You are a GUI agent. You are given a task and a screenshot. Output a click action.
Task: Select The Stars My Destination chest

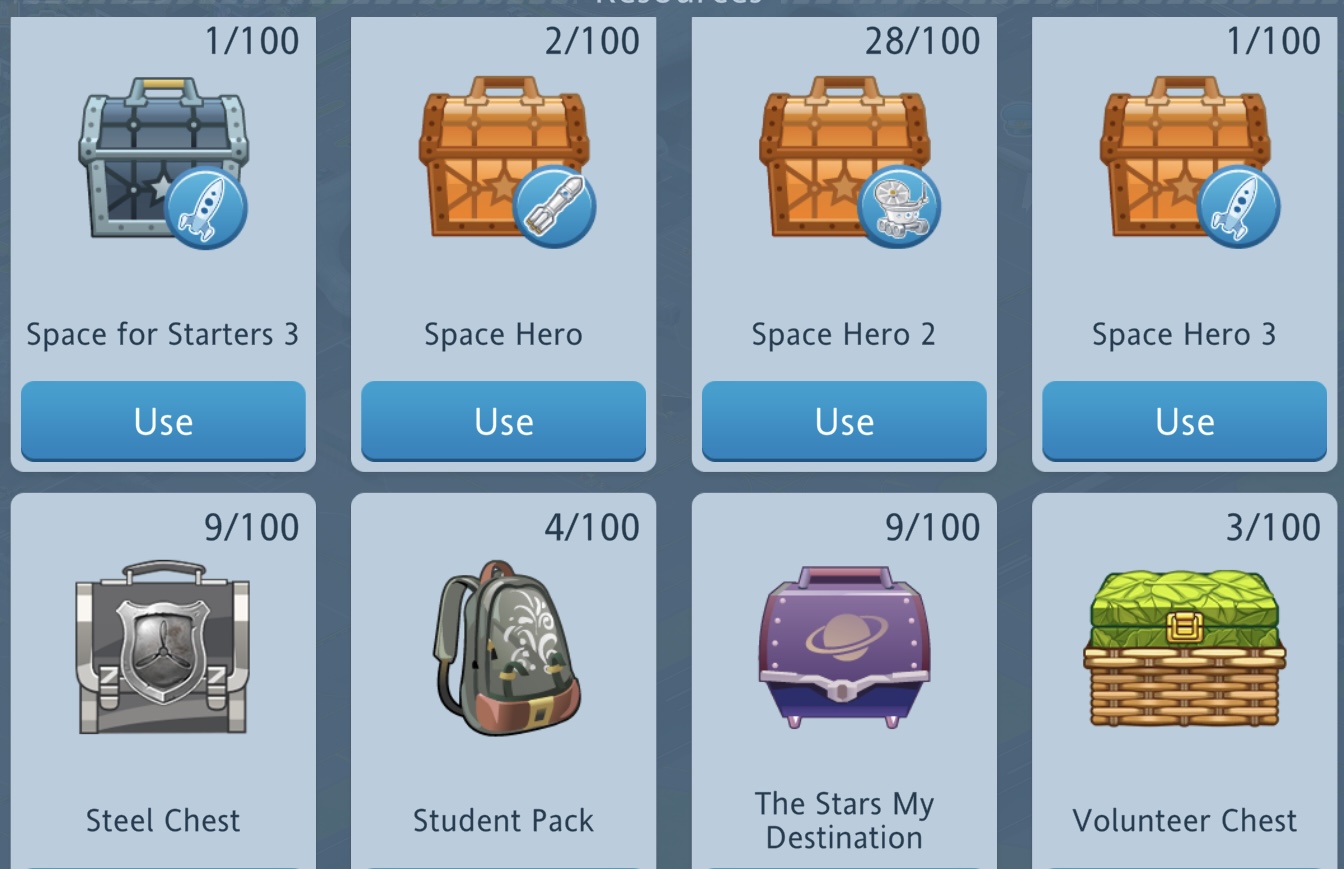click(844, 647)
